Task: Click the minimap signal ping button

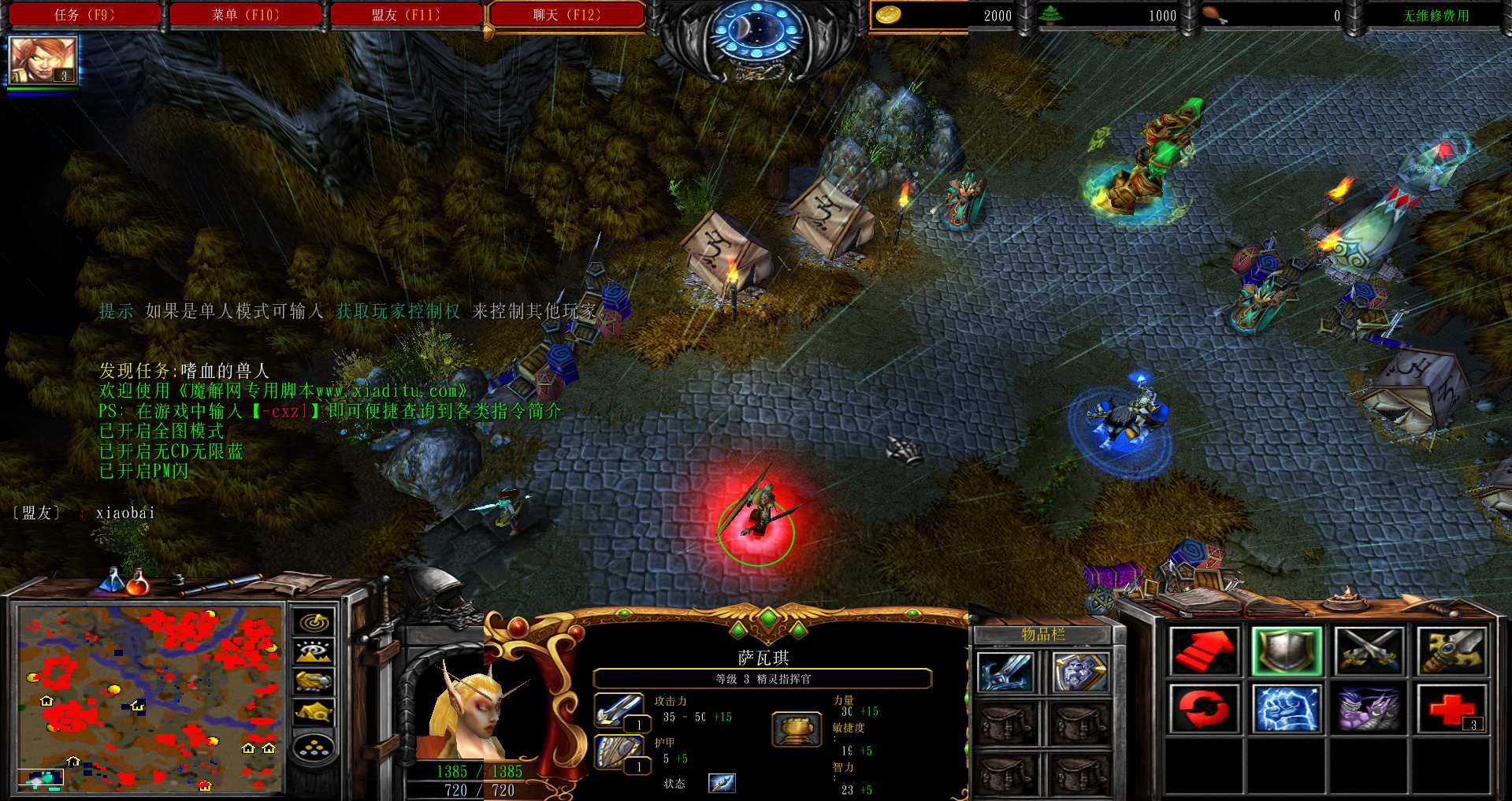Action: coord(314,623)
